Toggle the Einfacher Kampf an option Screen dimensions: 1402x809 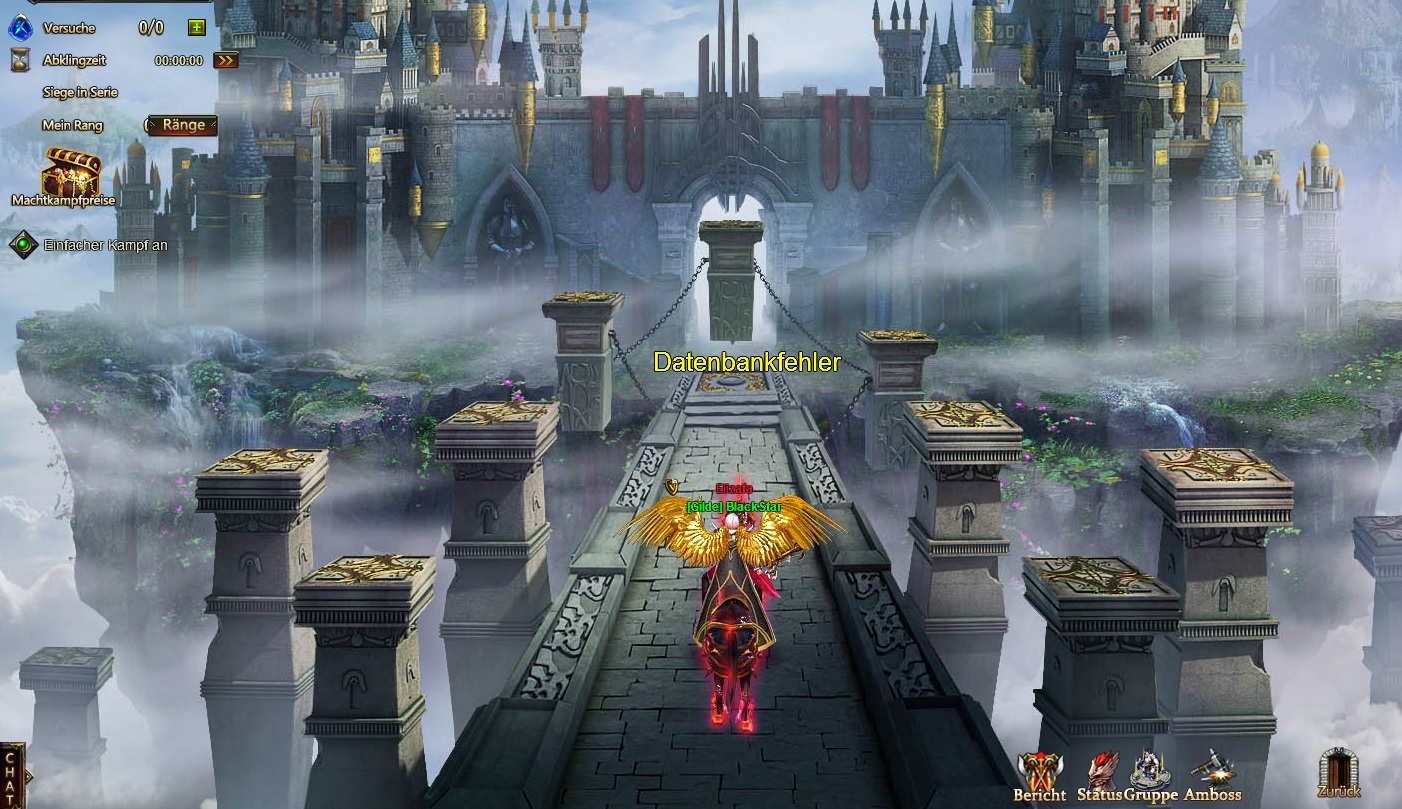pos(23,245)
